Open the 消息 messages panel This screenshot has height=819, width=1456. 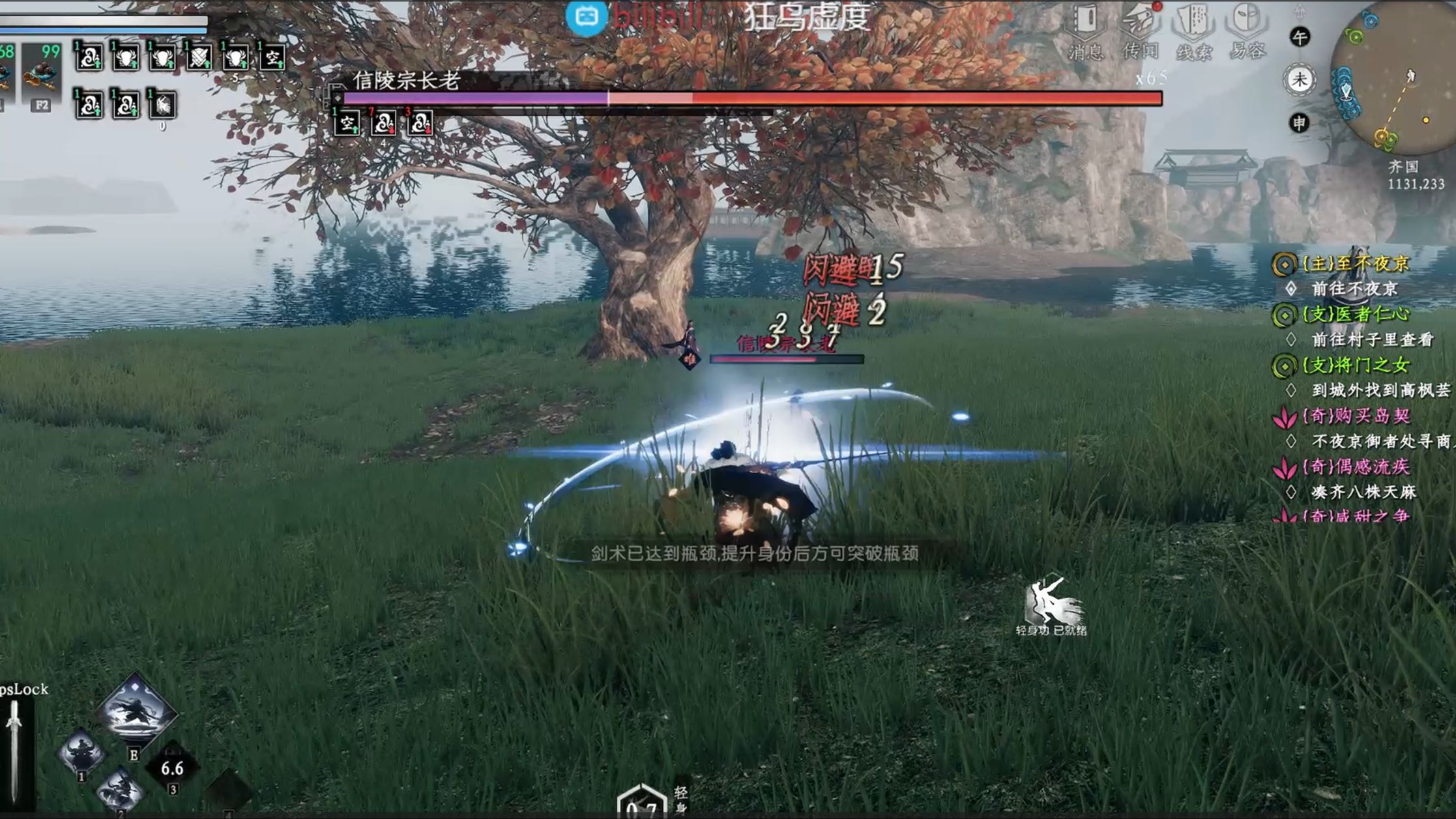click(x=1085, y=29)
